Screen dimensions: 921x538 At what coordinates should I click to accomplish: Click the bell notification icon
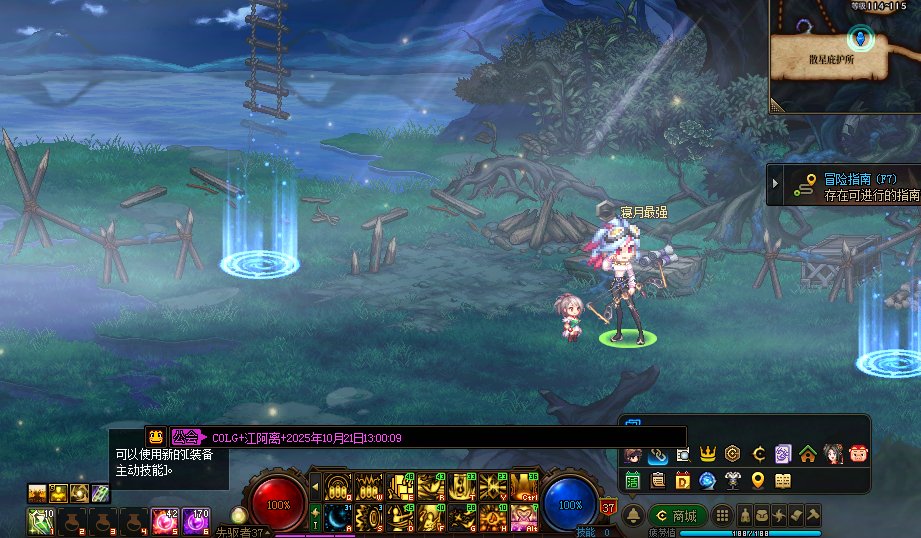633,516
